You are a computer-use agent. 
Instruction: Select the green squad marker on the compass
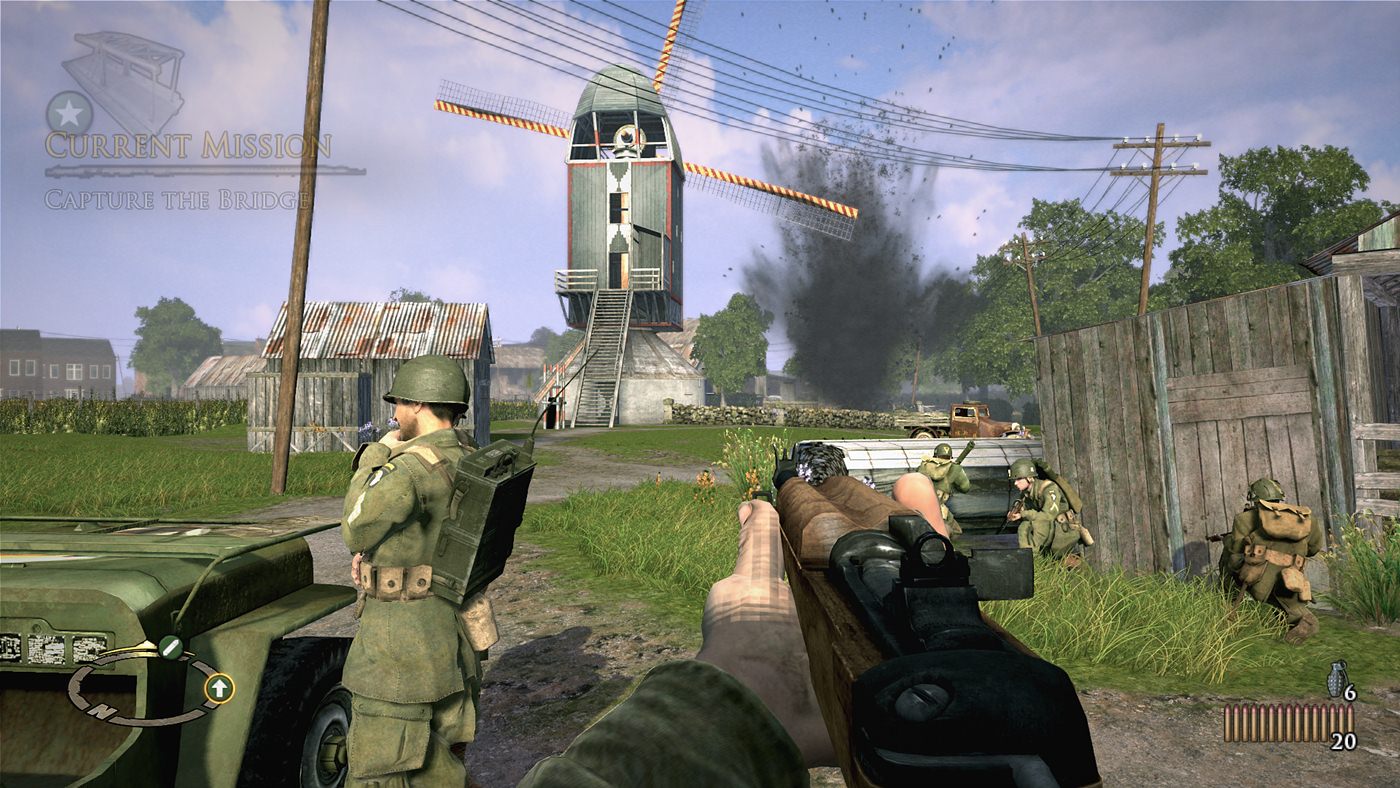(170, 647)
